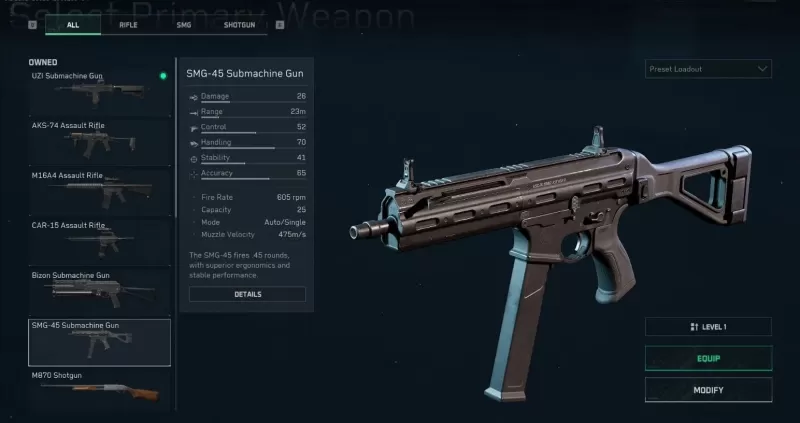
Task: Open the RIFLE category tab
Action: (128, 25)
